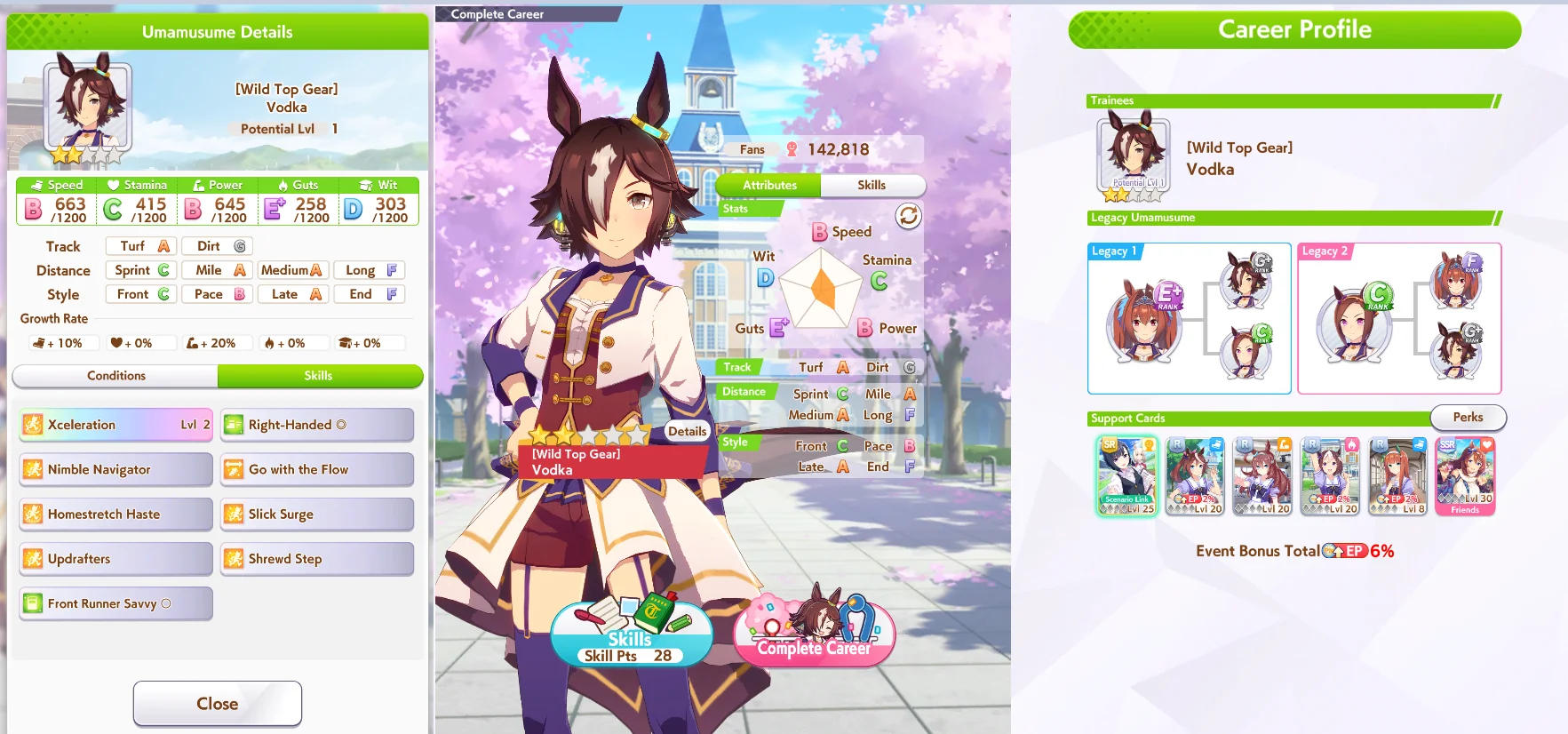This screenshot has width=1568, height=734.
Task: Select the SR Scenario Link support card
Action: [1126, 474]
